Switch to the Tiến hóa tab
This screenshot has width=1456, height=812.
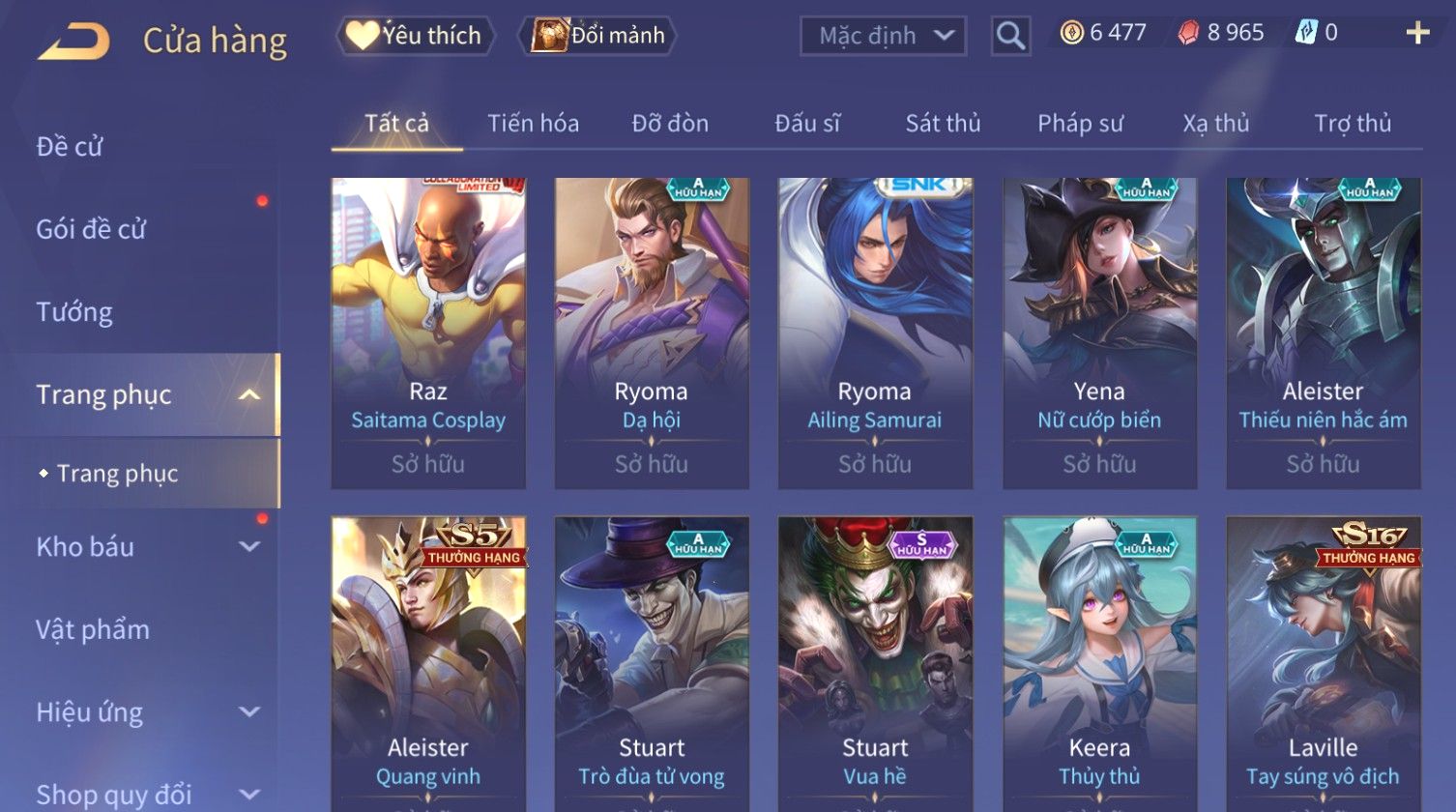[x=533, y=124]
